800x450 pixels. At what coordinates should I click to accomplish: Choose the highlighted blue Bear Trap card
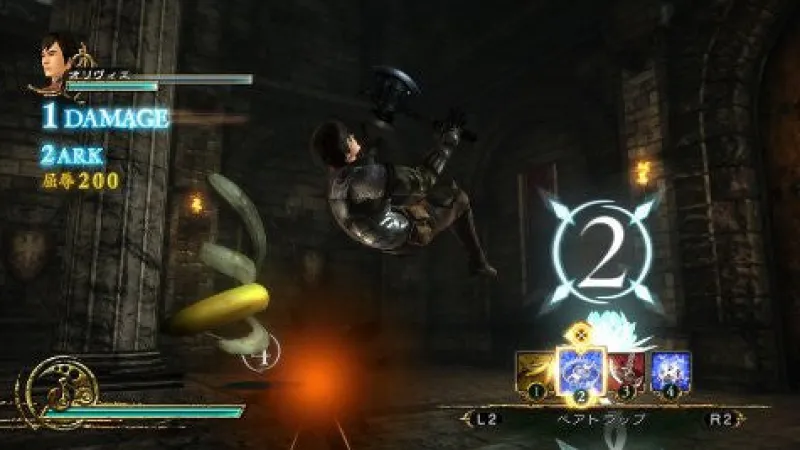[x=581, y=369]
